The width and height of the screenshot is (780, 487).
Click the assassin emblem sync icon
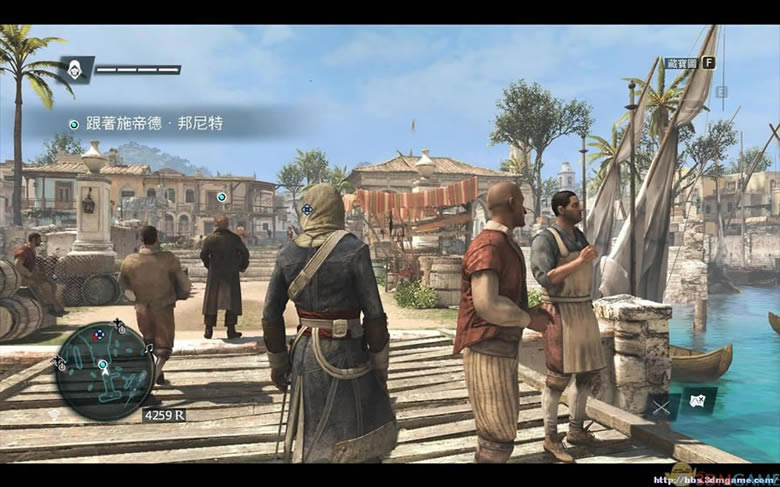click(75, 68)
